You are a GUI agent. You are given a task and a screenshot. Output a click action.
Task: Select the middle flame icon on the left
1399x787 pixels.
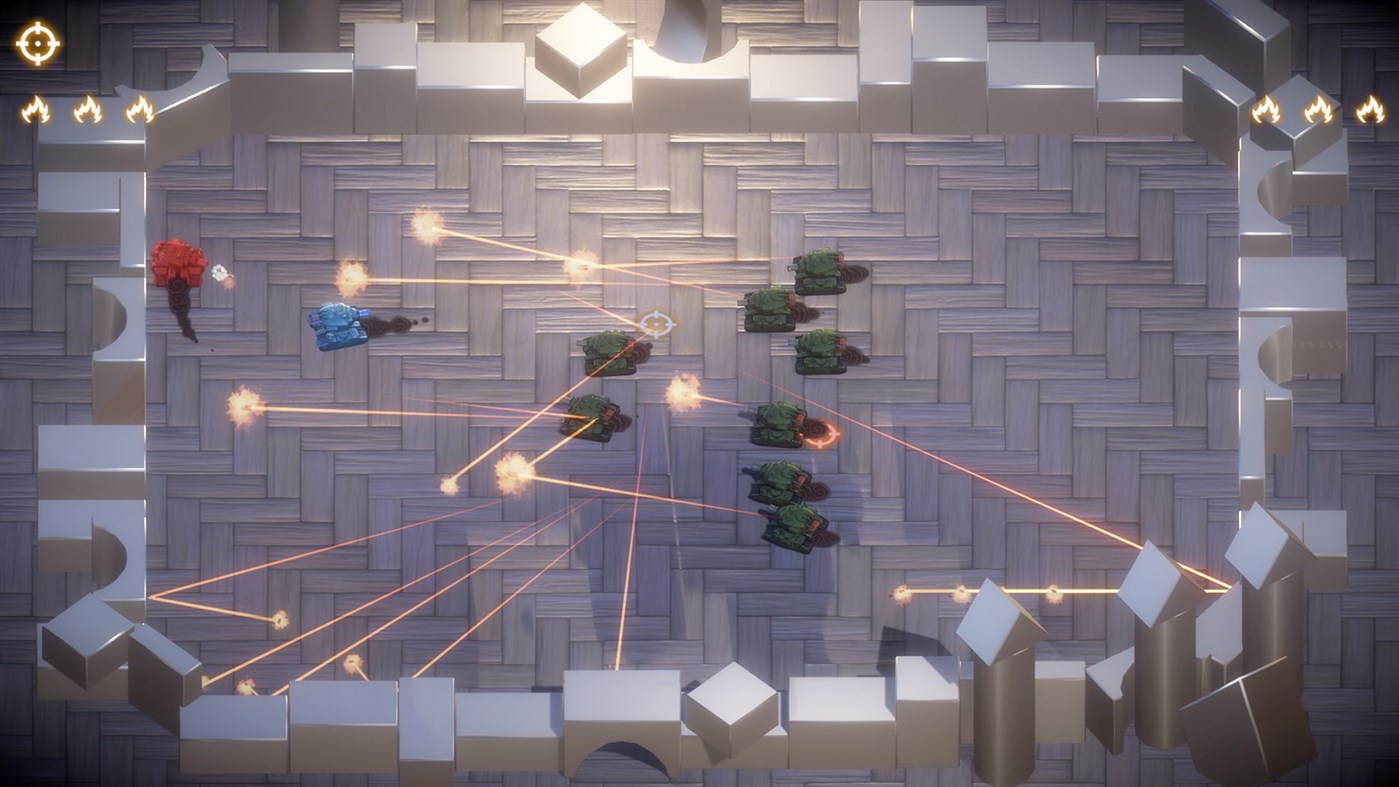coord(88,108)
